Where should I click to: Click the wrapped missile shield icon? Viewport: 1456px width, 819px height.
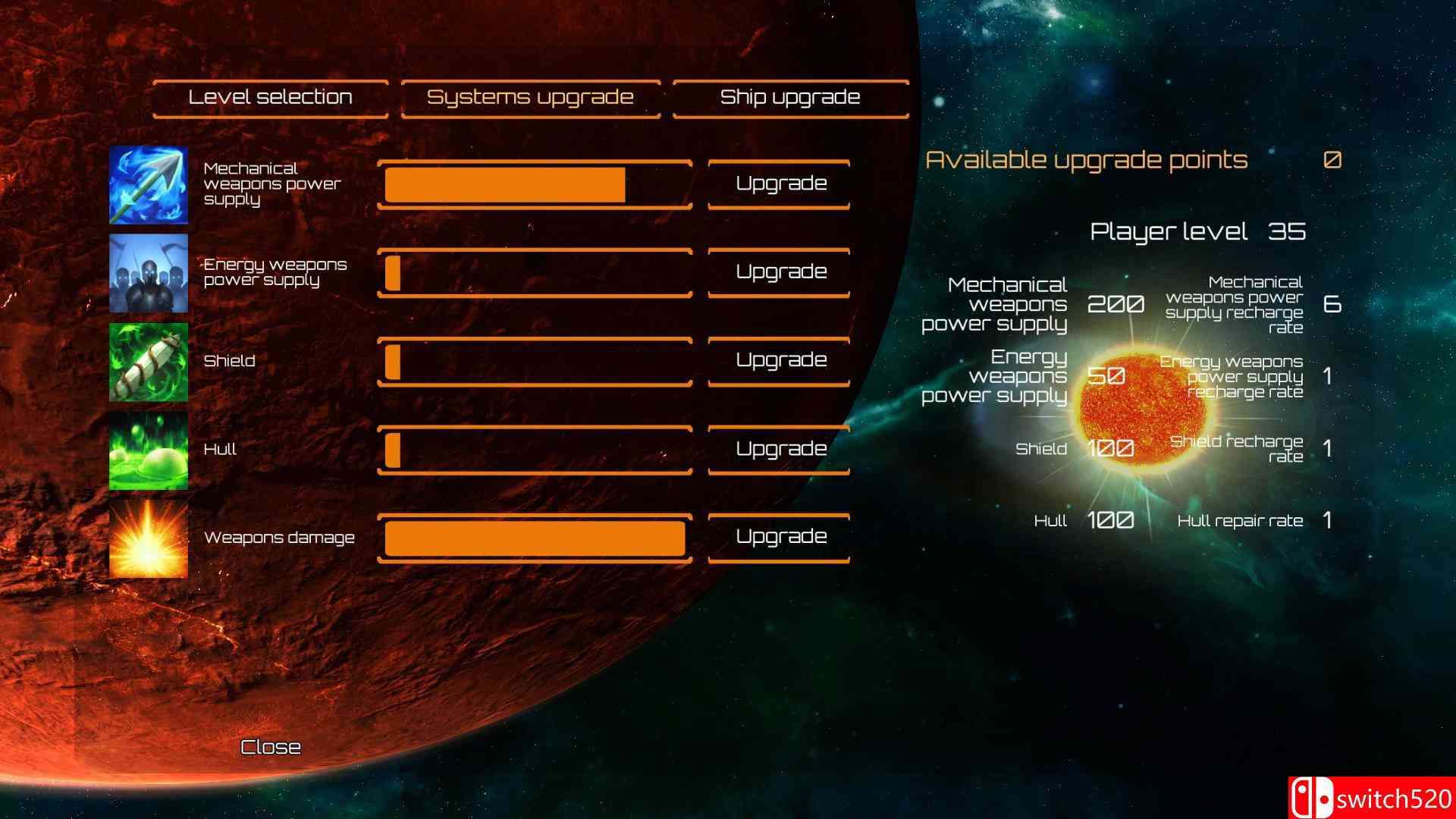pyautogui.click(x=149, y=361)
